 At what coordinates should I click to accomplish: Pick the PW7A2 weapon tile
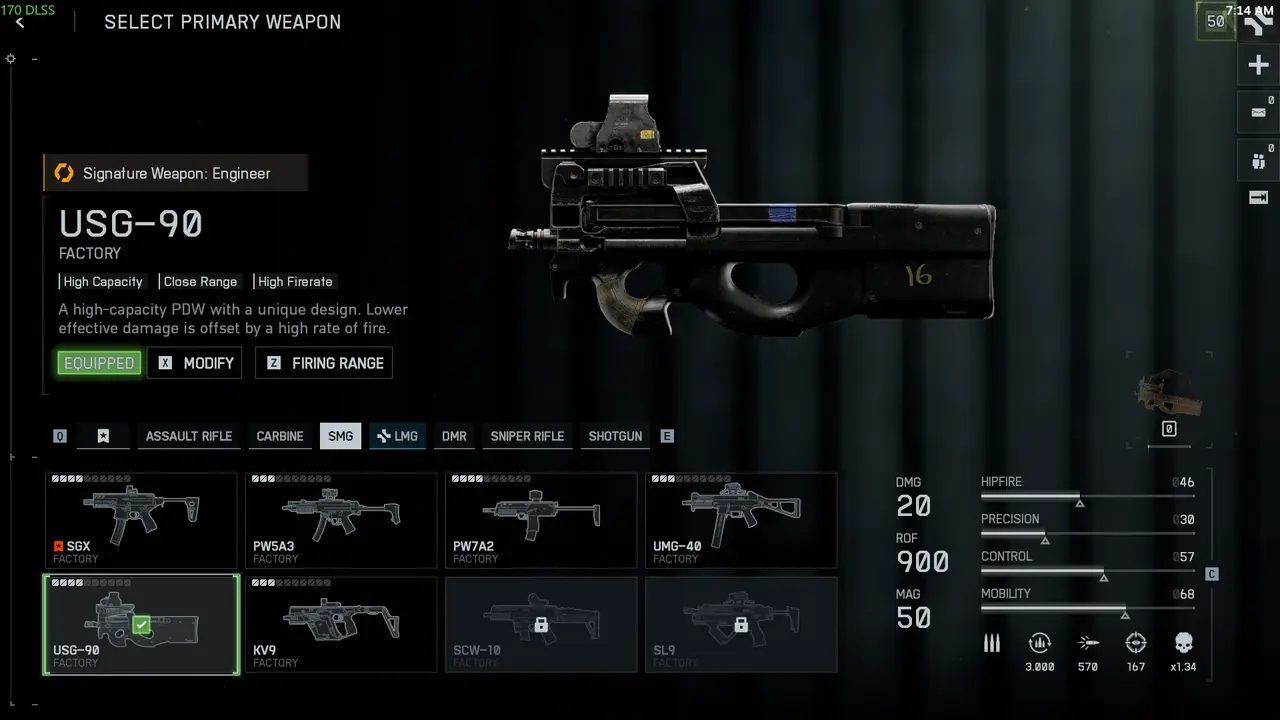pyautogui.click(x=541, y=520)
